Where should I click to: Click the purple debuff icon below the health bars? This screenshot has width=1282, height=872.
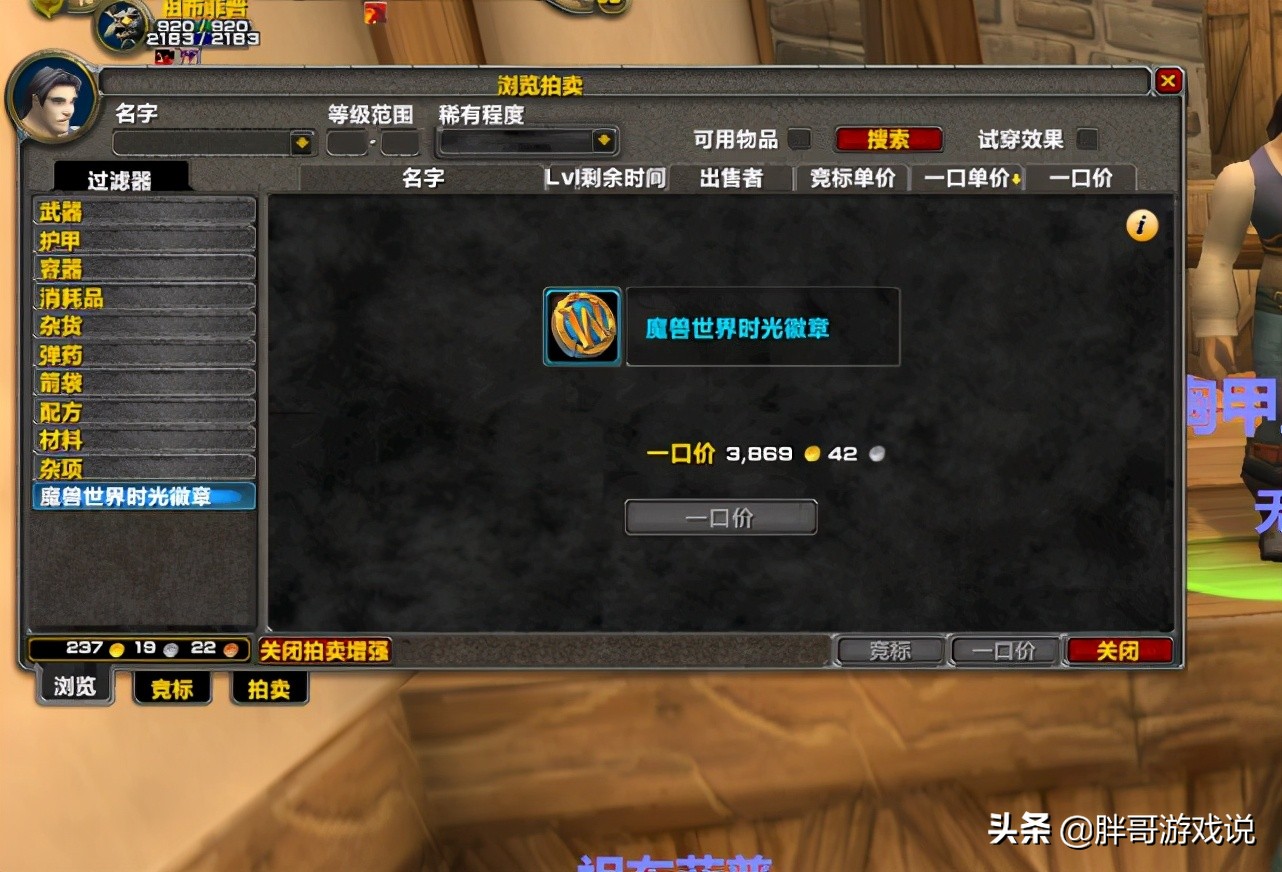(x=189, y=55)
